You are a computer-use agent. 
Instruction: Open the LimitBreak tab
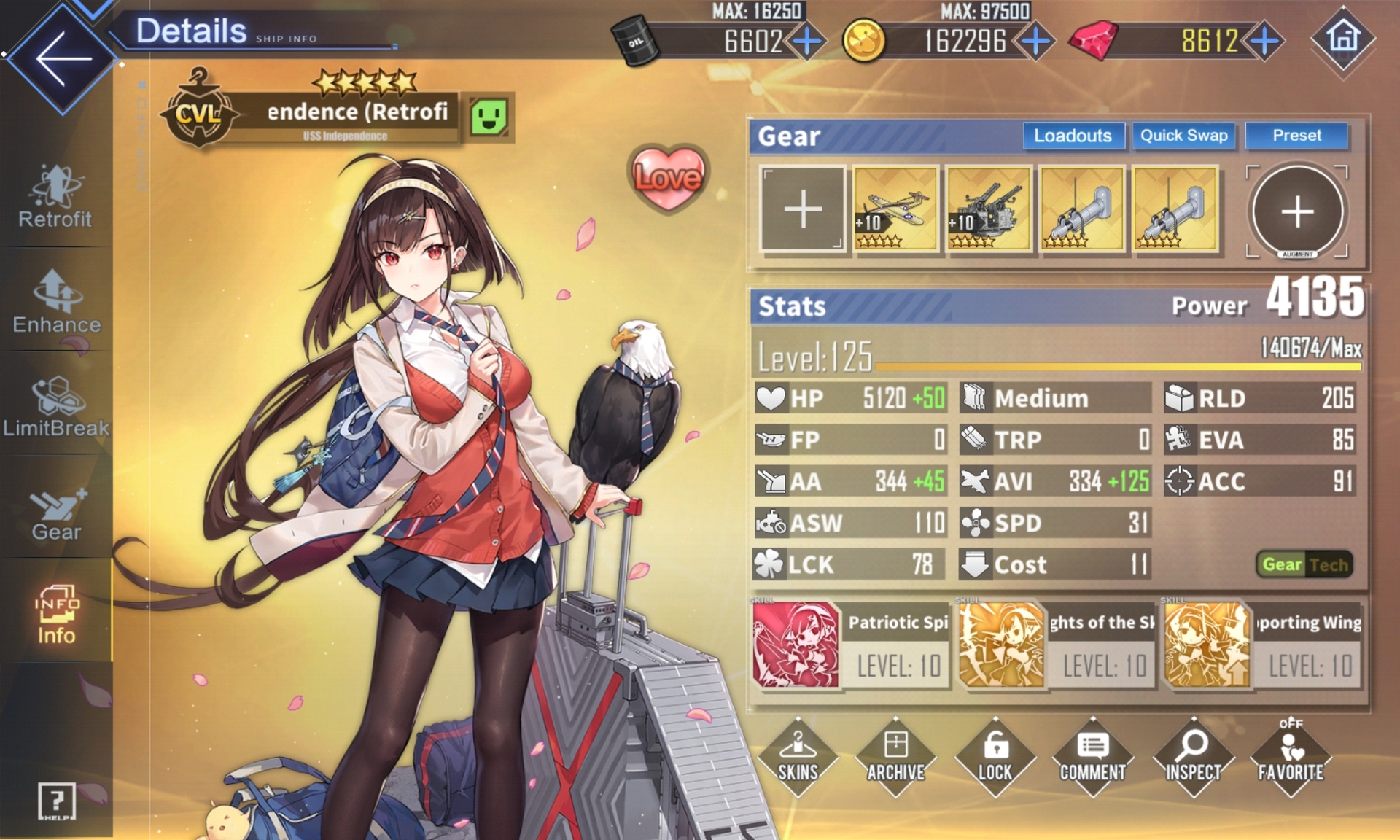56,406
